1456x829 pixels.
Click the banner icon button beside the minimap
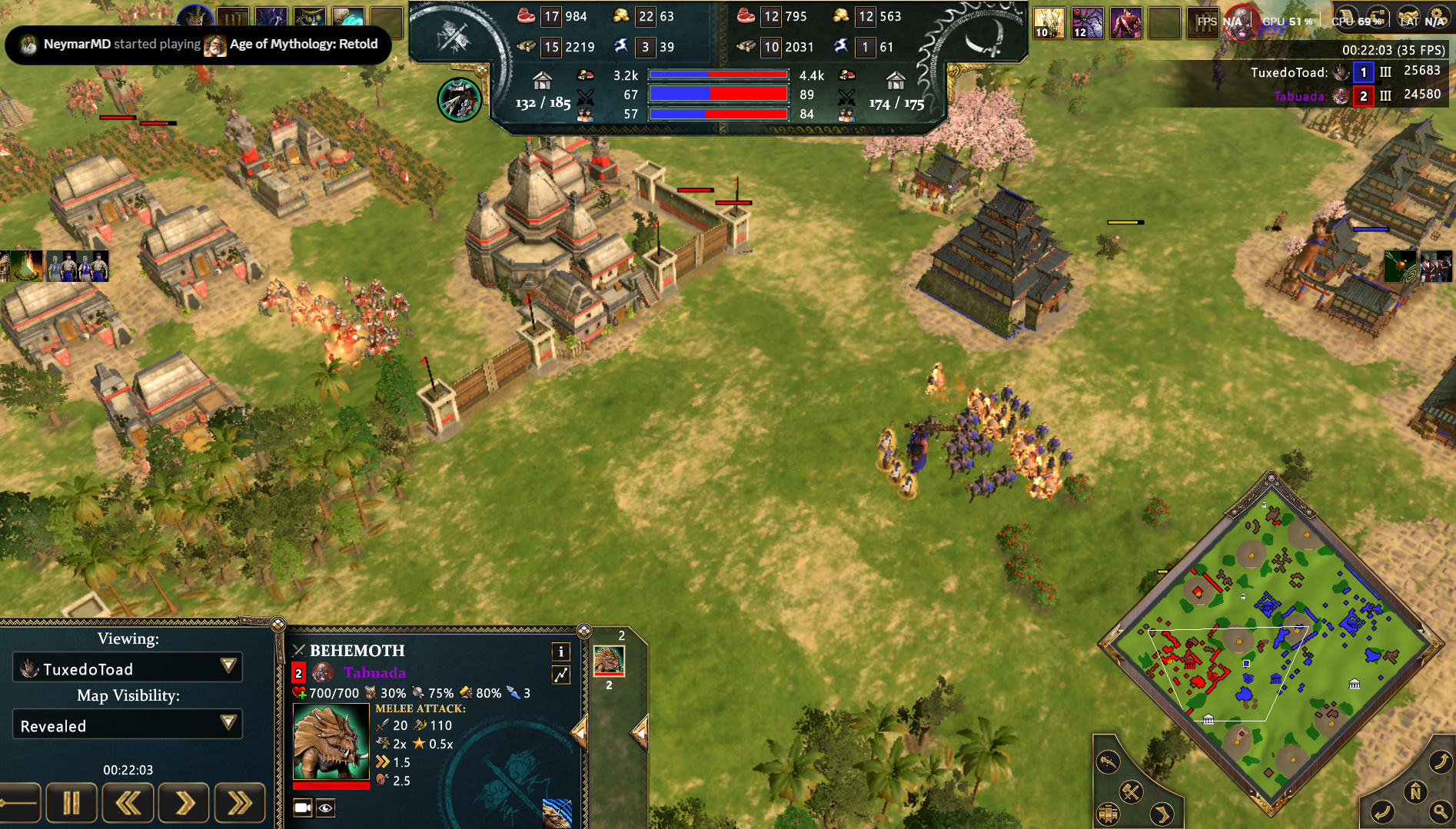[x=1108, y=814]
